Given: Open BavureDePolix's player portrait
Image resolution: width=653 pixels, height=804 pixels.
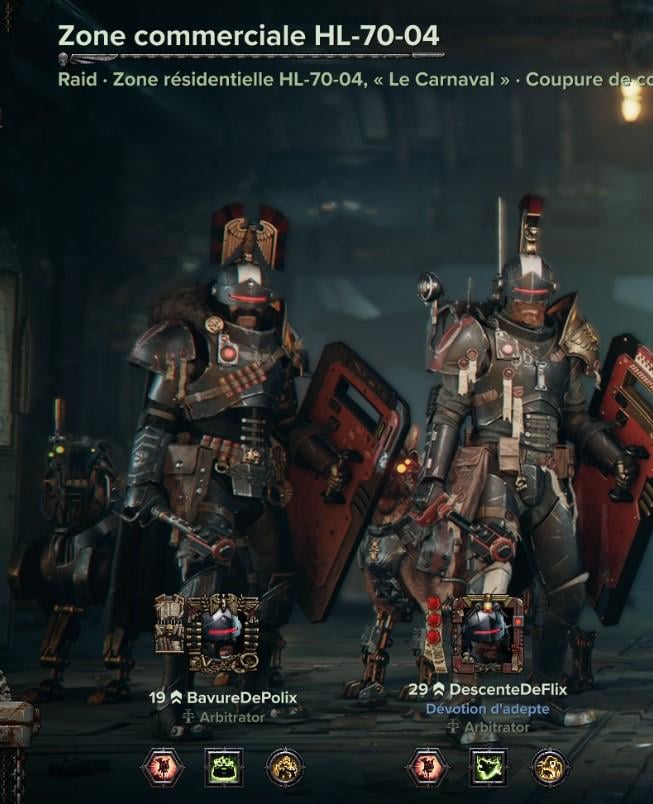Looking at the screenshot, I should [x=222, y=632].
